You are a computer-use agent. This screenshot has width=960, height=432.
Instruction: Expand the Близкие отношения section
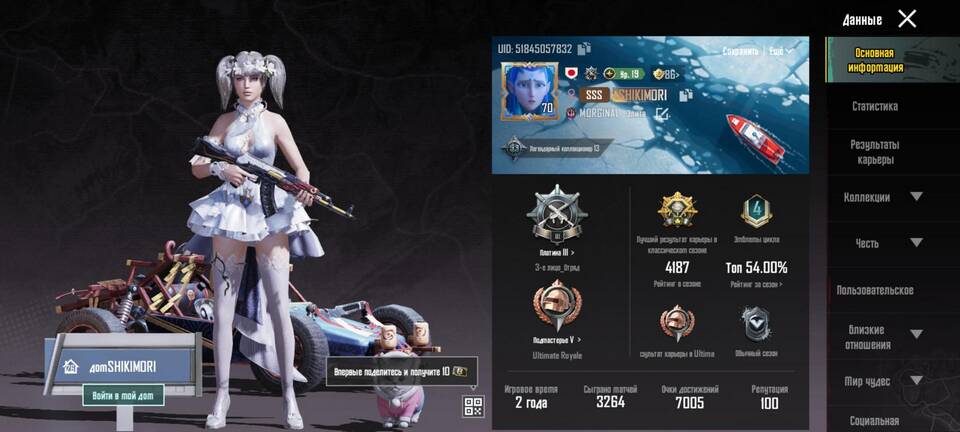tap(916, 334)
